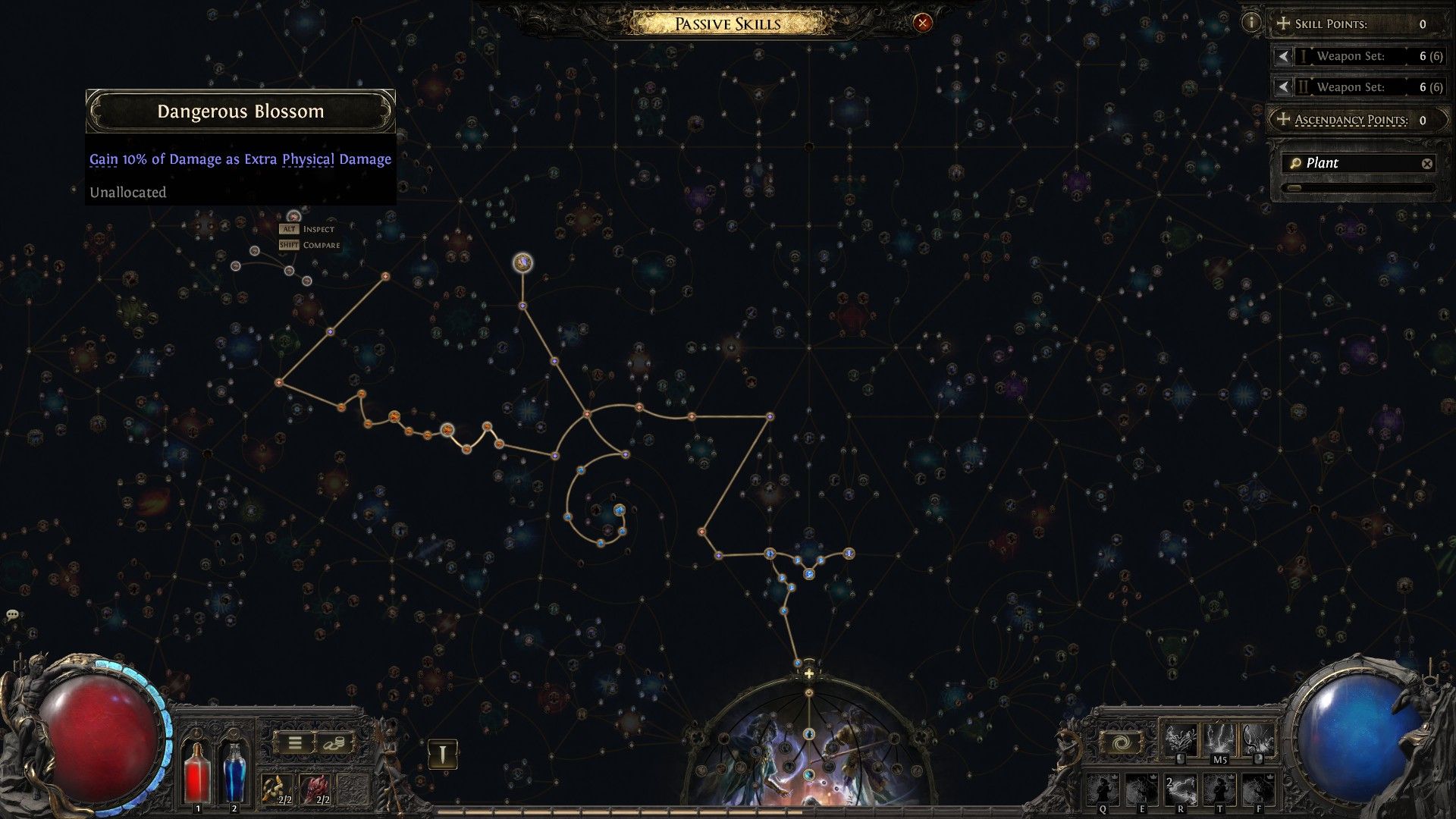Use the blue mana flask
Screen dimensions: 1456x819
click(x=234, y=772)
